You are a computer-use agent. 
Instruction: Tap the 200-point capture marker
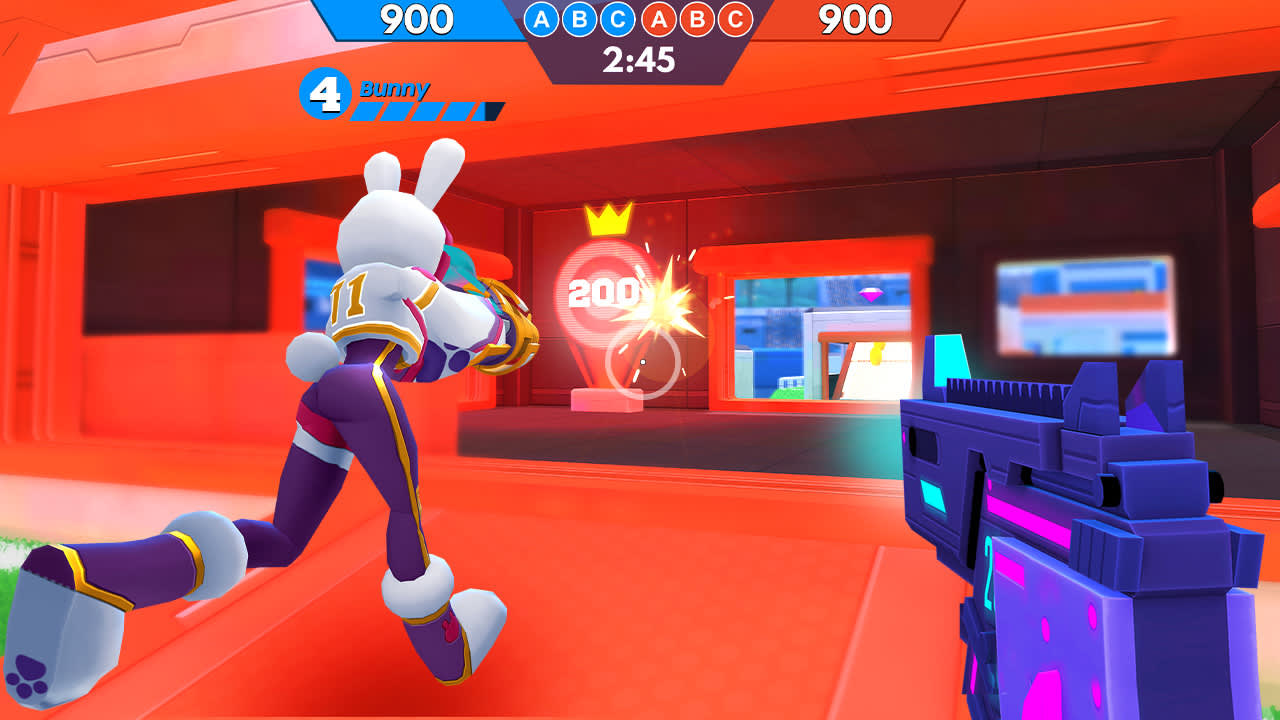pos(605,293)
